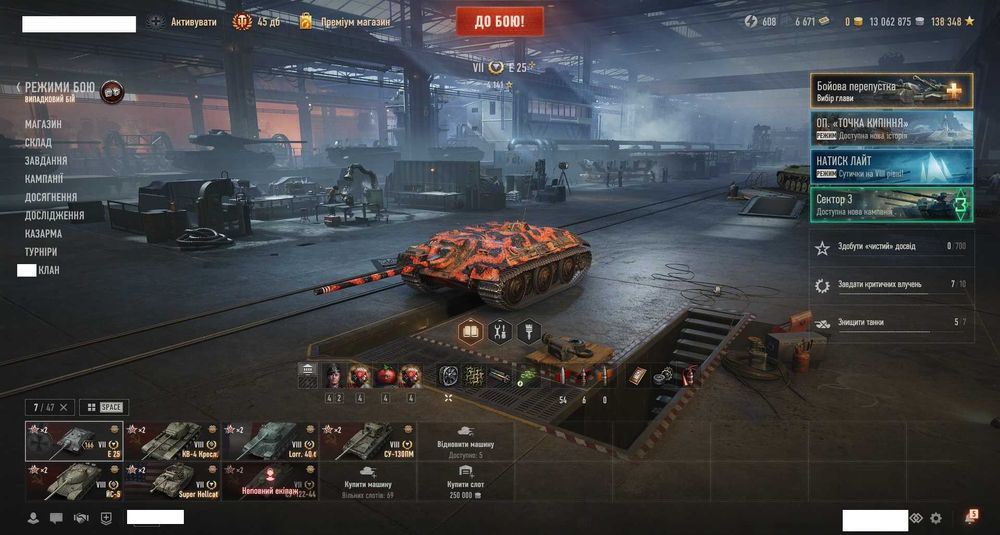Open game settings via the gear icon

pyautogui.click(x=936, y=518)
